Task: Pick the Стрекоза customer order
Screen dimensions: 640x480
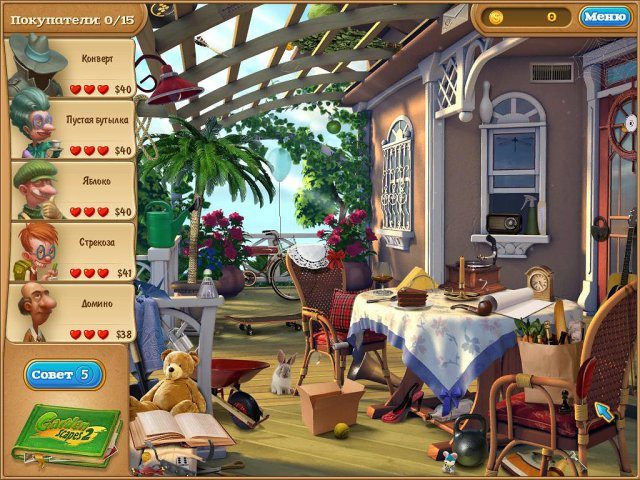Action: [x=72, y=252]
